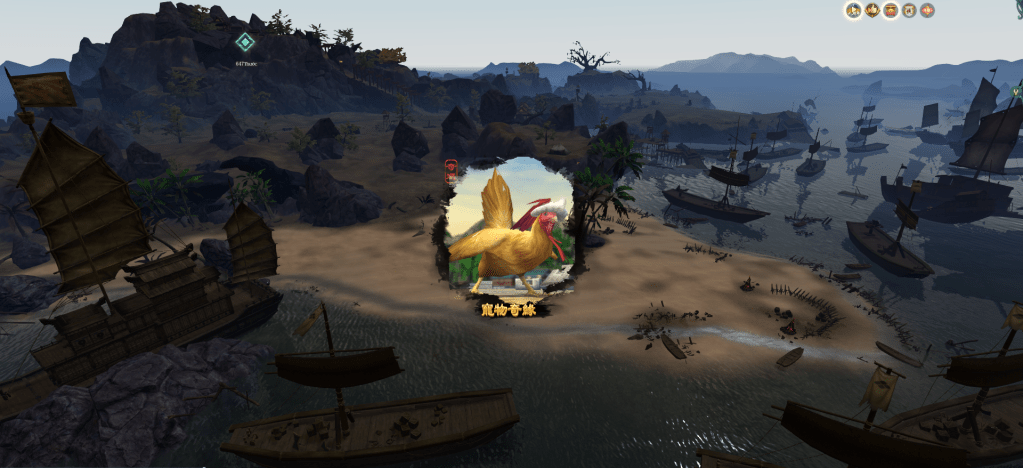1023x468 pixels.
Task: Open the glowing play-arrow icon
Action: click(854, 10)
